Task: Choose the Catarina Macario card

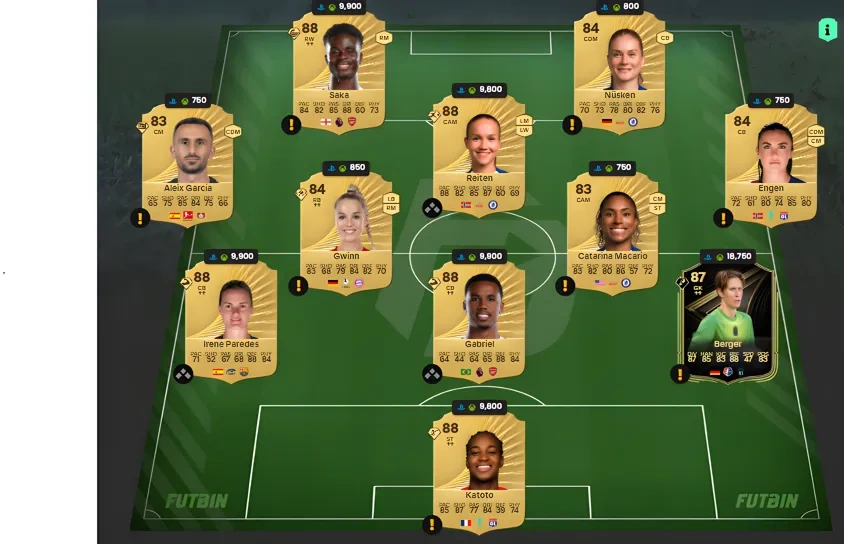Action: (612, 228)
